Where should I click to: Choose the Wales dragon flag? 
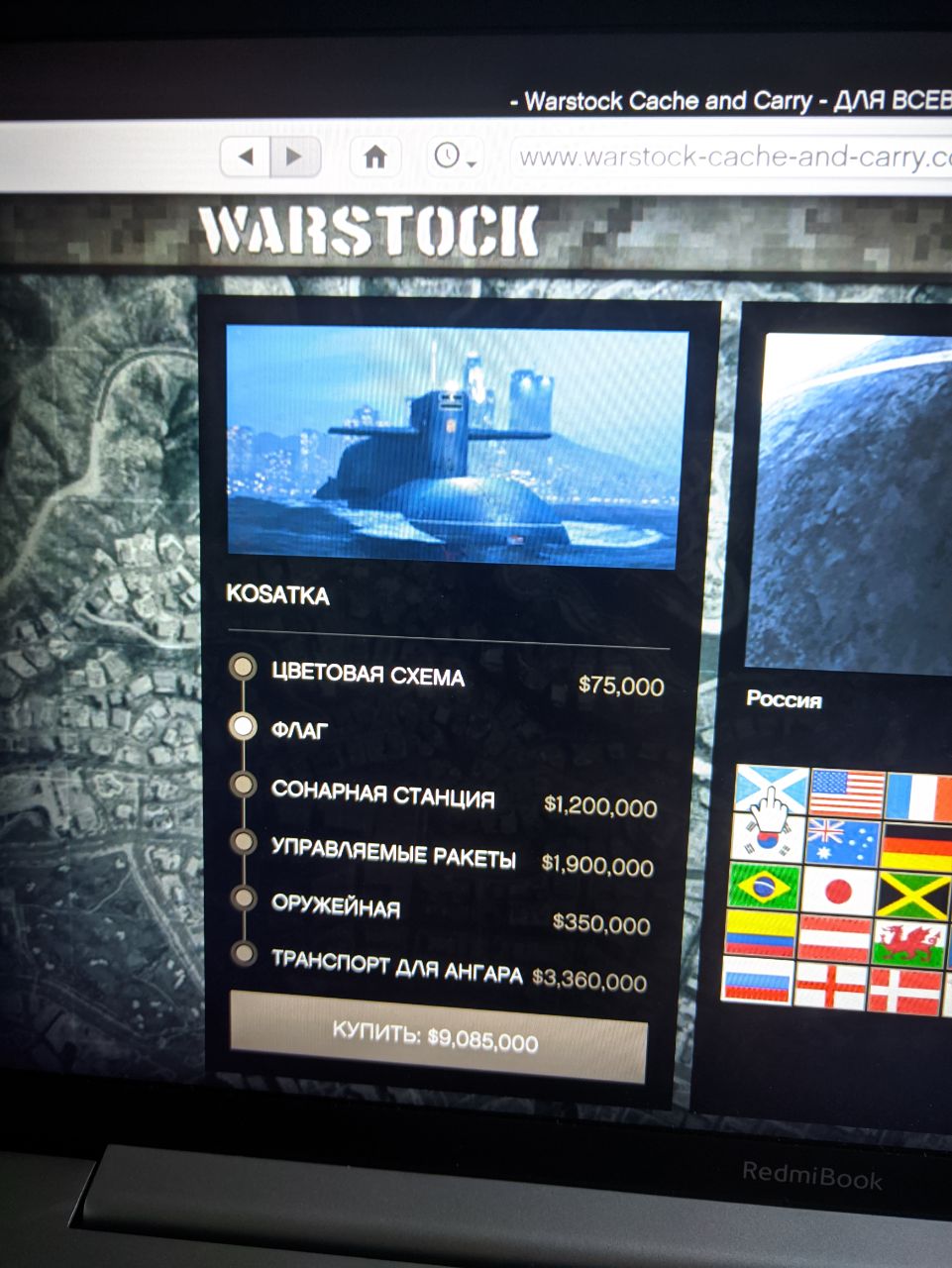909,943
